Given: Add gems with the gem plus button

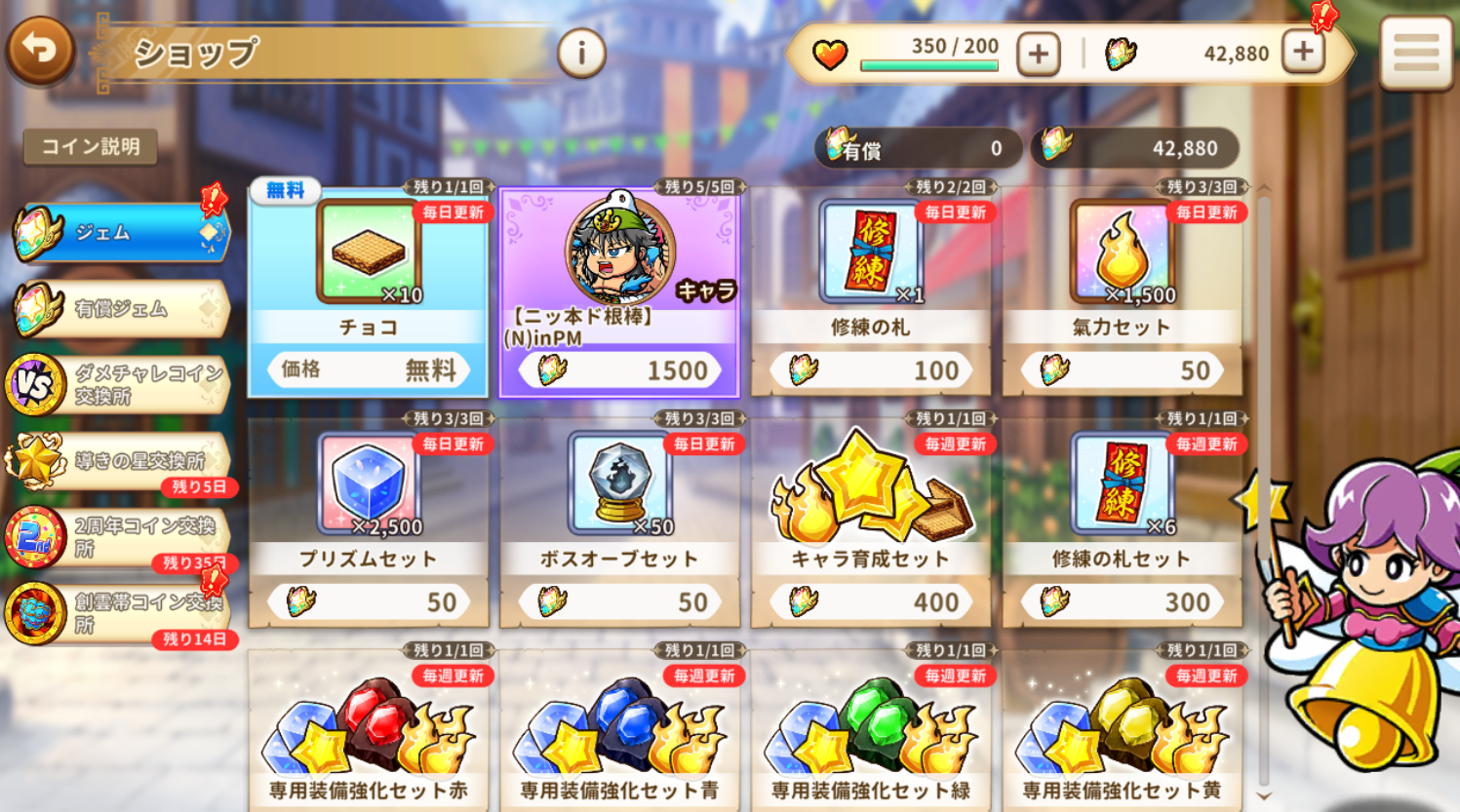Looking at the screenshot, I should 1304,52.
